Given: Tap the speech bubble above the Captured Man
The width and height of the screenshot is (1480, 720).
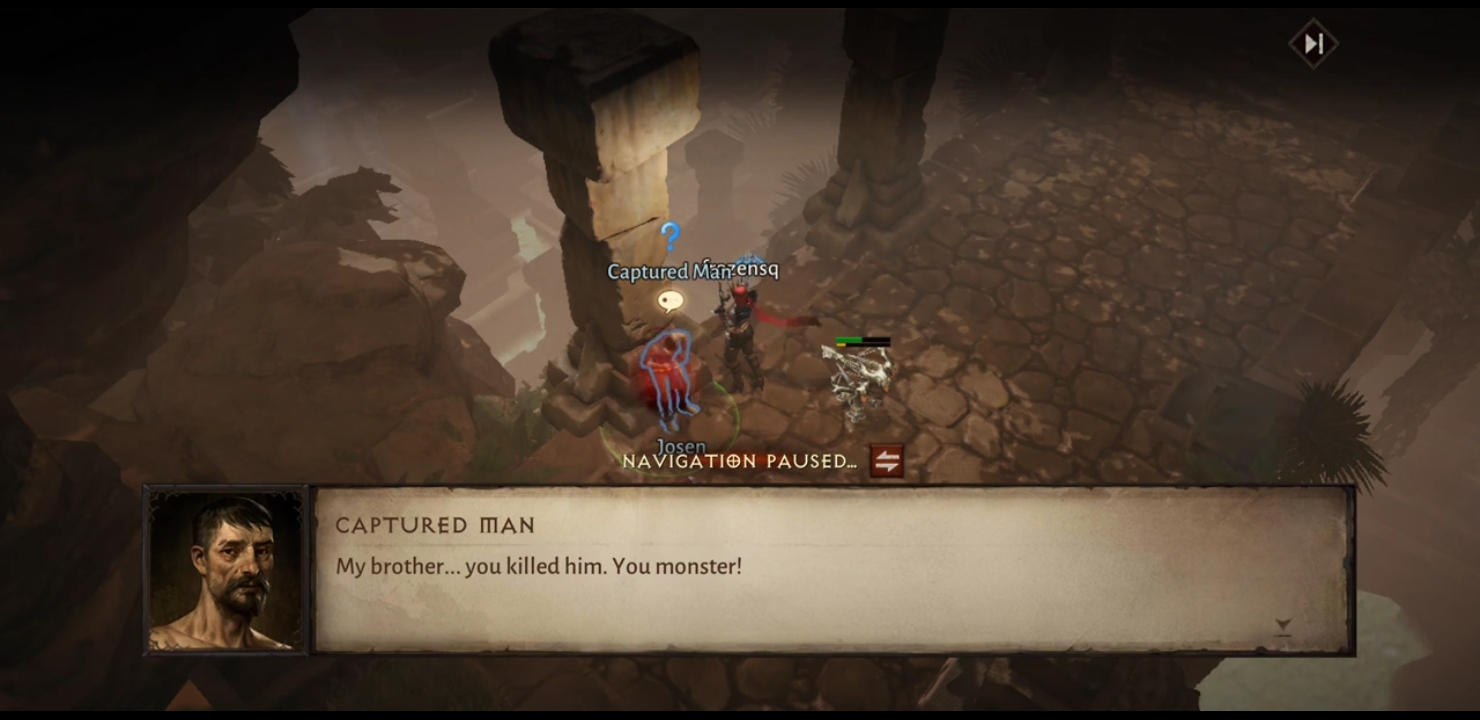Looking at the screenshot, I should click(670, 299).
